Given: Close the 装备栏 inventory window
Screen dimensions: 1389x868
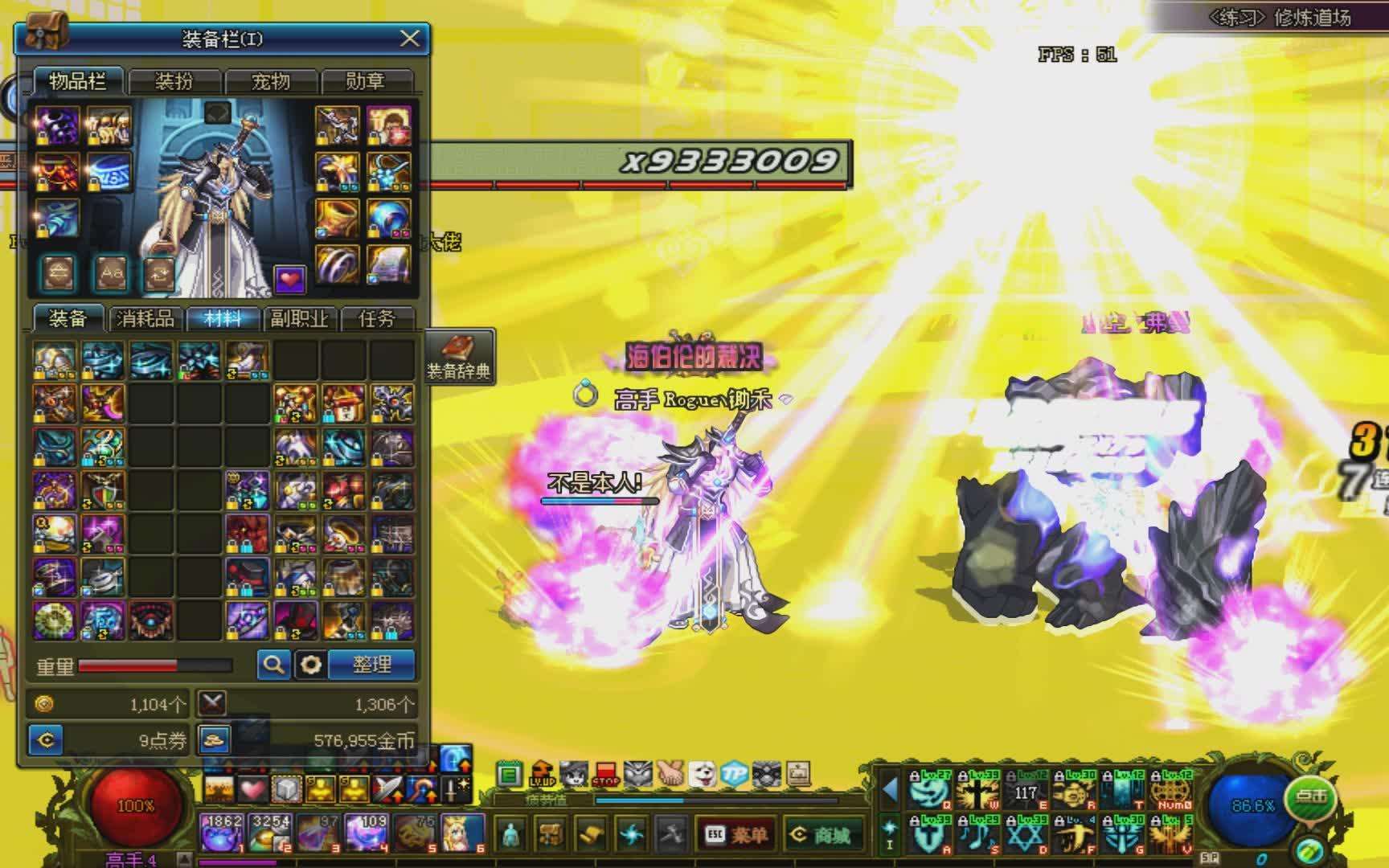Looking at the screenshot, I should 409,39.
